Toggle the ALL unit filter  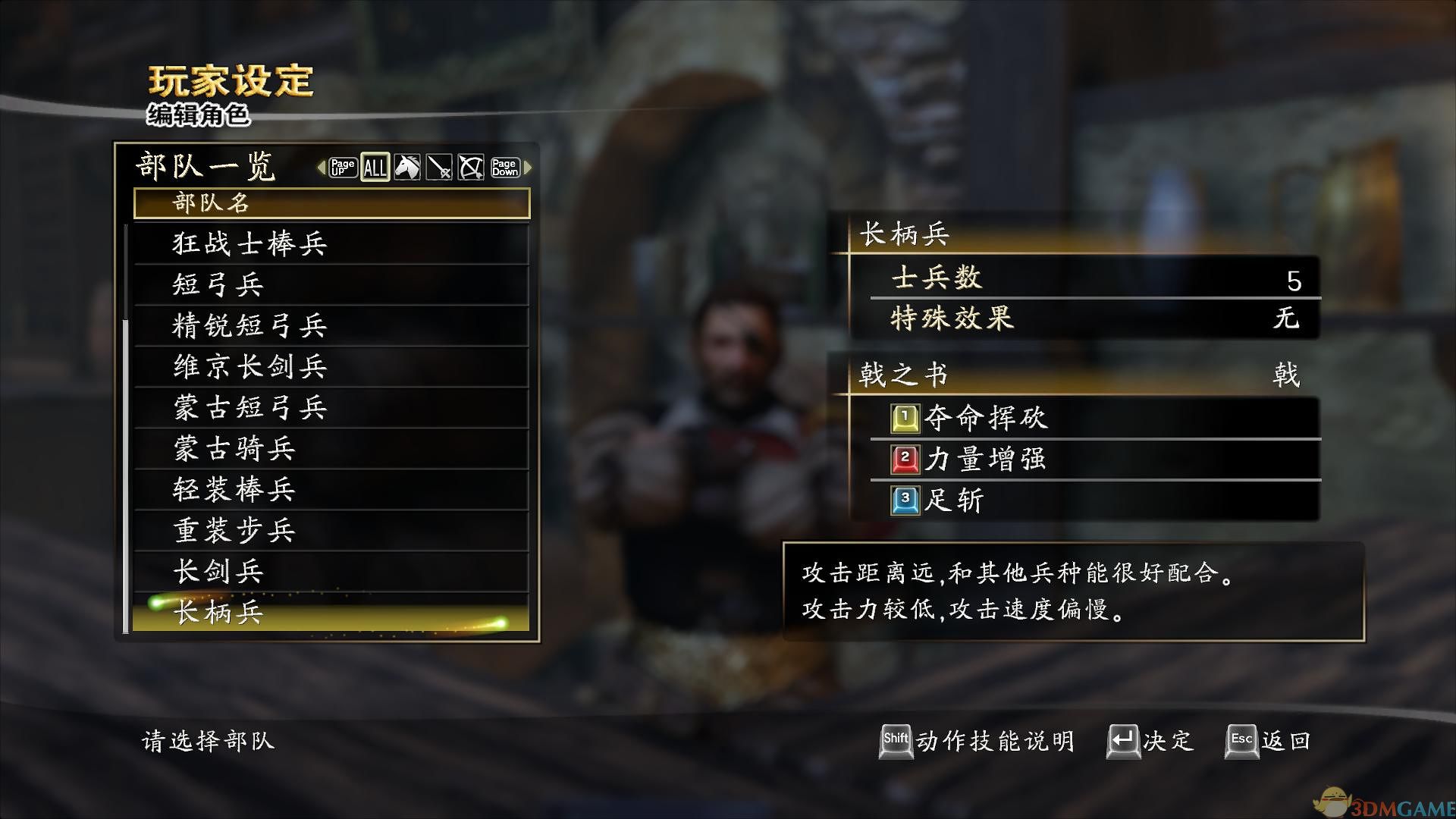click(x=375, y=167)
